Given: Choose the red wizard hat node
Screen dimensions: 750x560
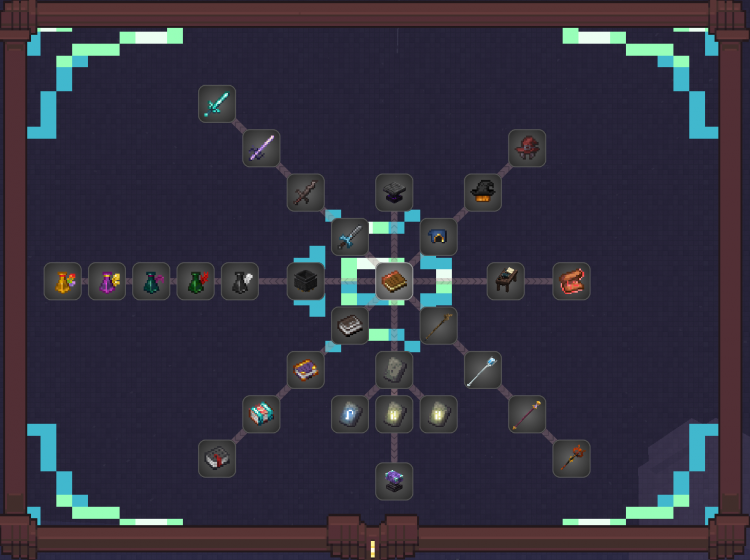Looking at the screenshot, I should 526,148.
